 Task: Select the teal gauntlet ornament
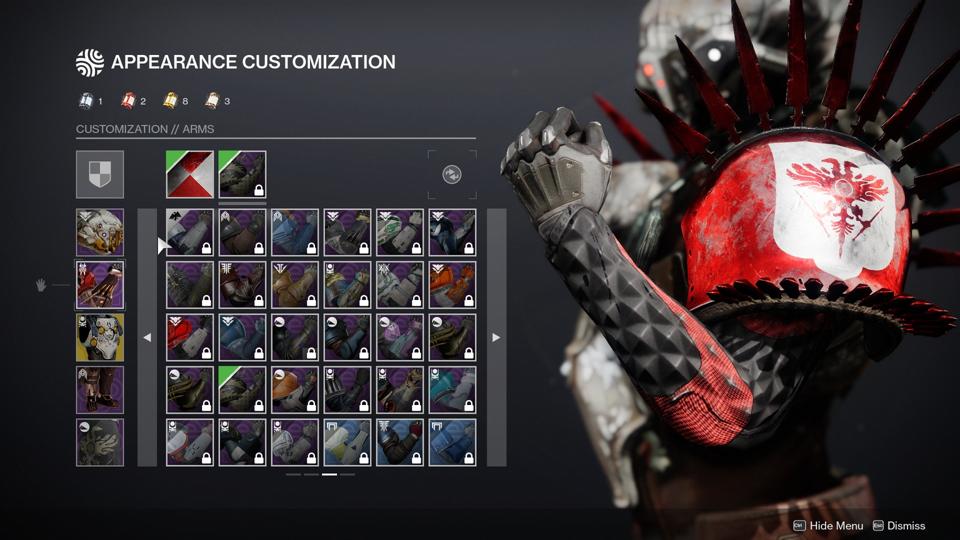coord(452,390)
